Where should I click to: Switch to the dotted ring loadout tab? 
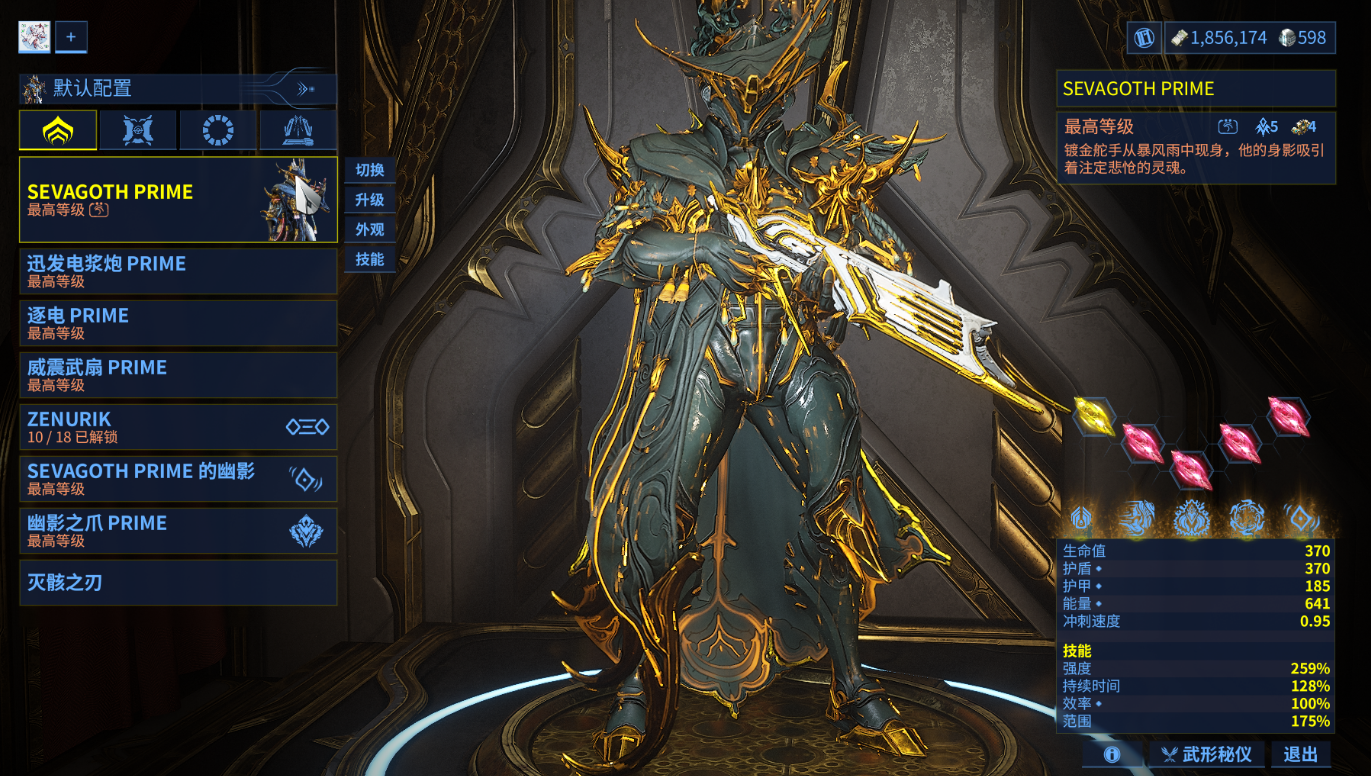pyautogui.click(x=217, y=130)
